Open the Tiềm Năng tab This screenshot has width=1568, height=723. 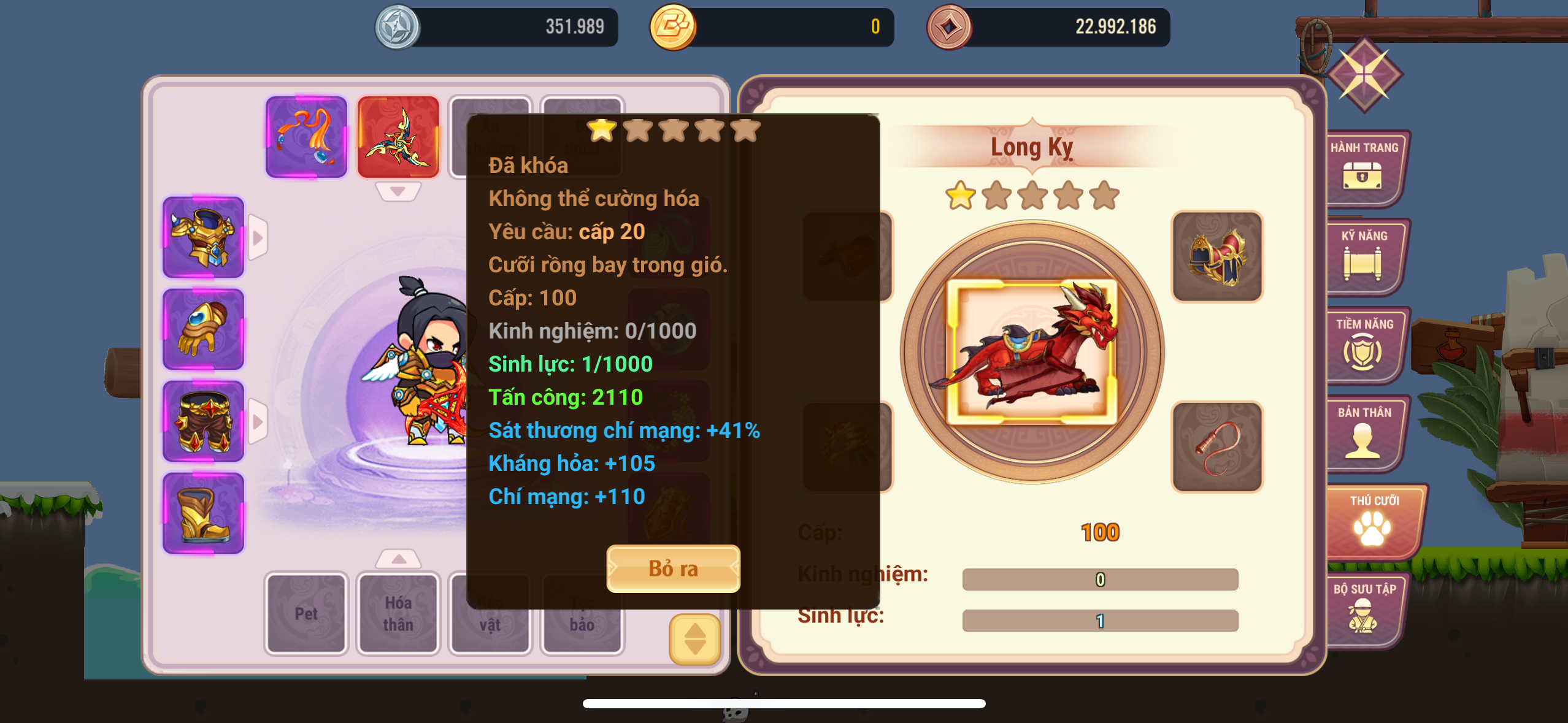pos(1364,343)
